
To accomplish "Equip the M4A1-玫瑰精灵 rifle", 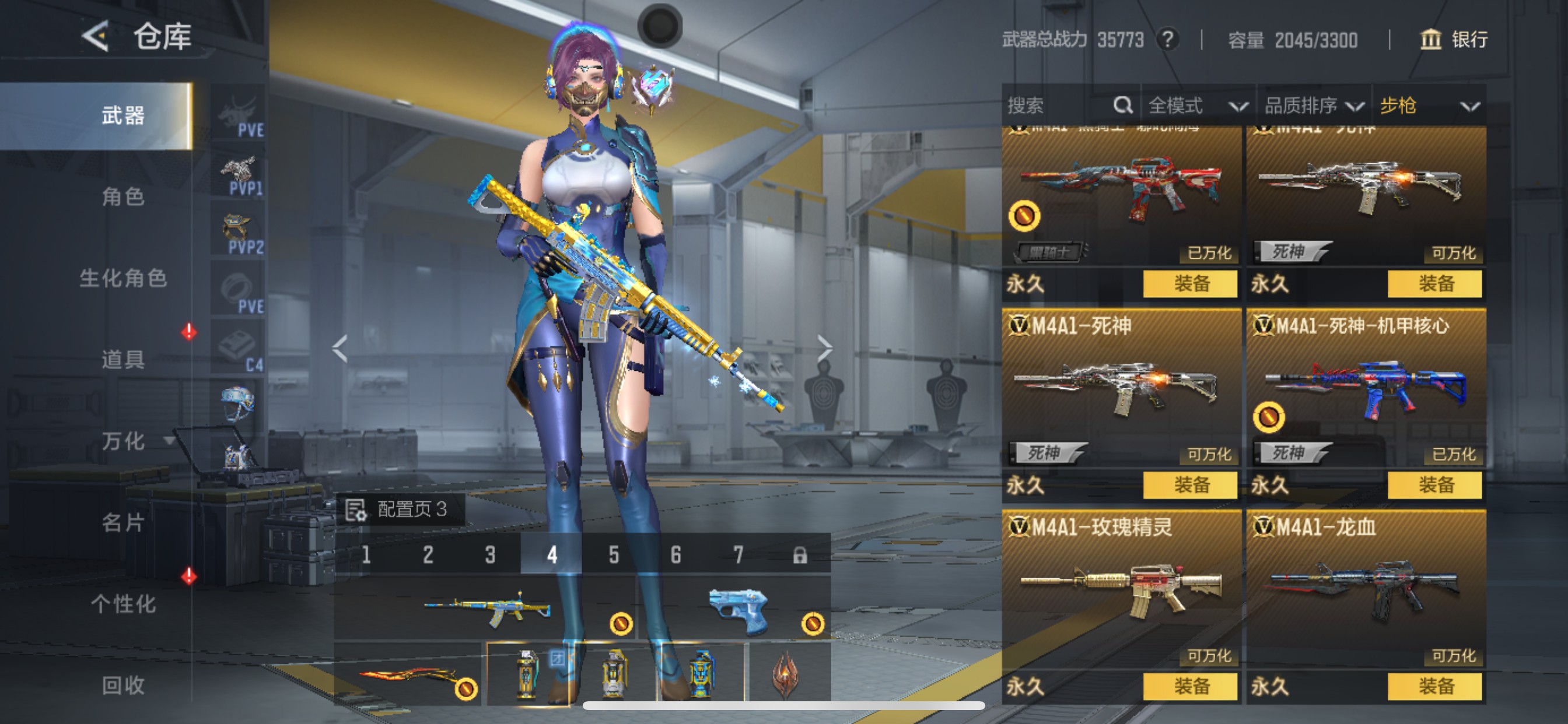I will tap(1189, 686).
